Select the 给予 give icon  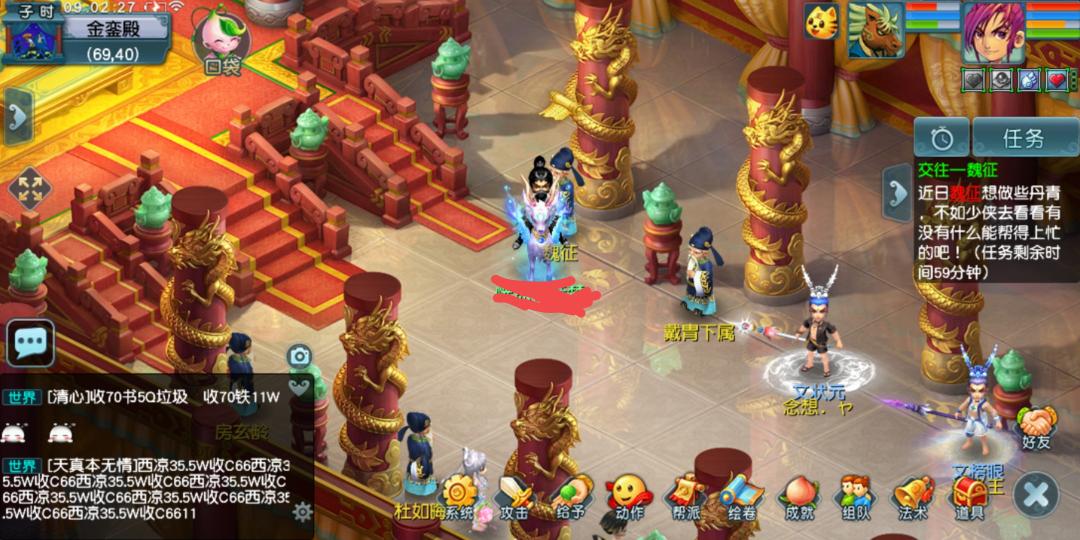571,496
